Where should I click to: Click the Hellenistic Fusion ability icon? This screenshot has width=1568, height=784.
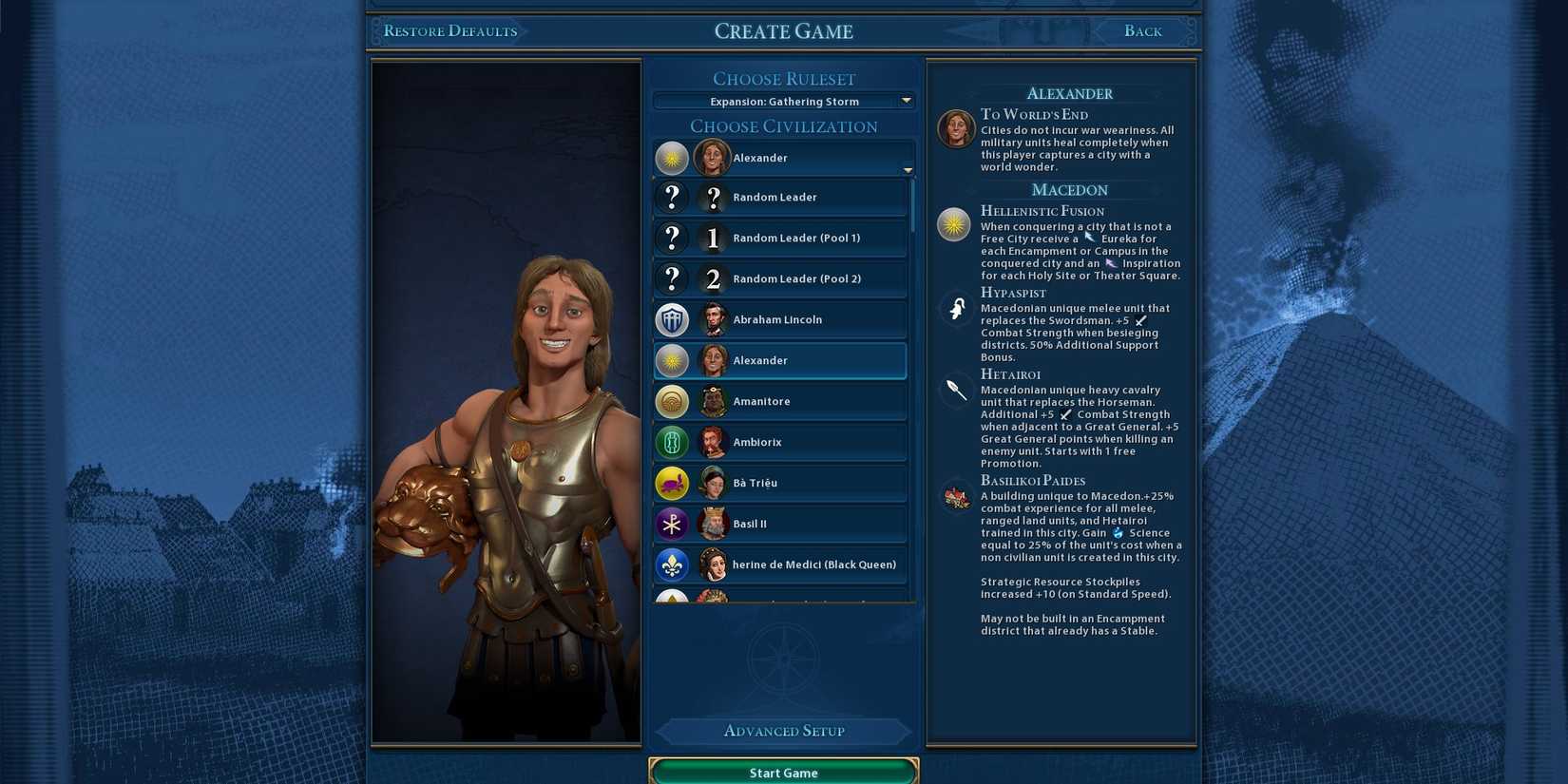point(955,225)
